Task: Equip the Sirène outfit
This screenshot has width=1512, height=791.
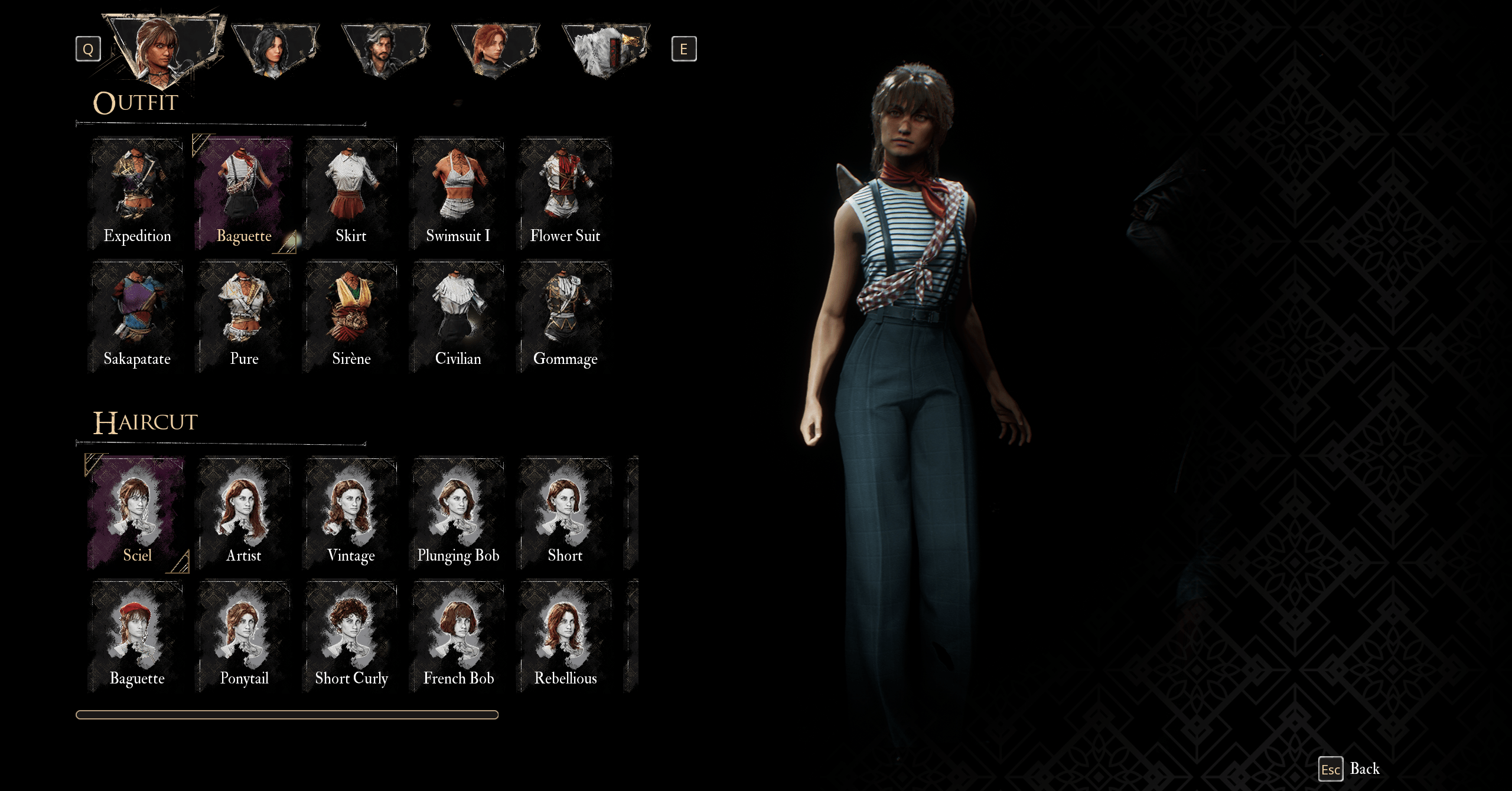Action: [351, 317]
